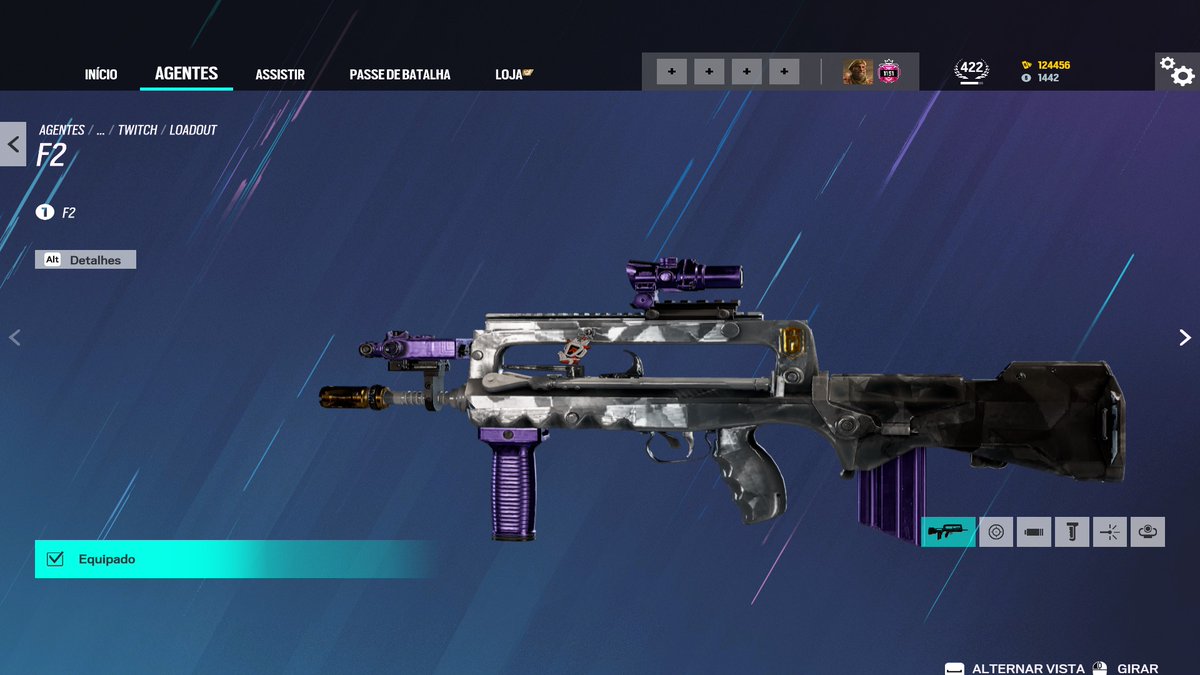Click the back arrow button
This screenshot has height=675, width=1200.
coord(13,144)
